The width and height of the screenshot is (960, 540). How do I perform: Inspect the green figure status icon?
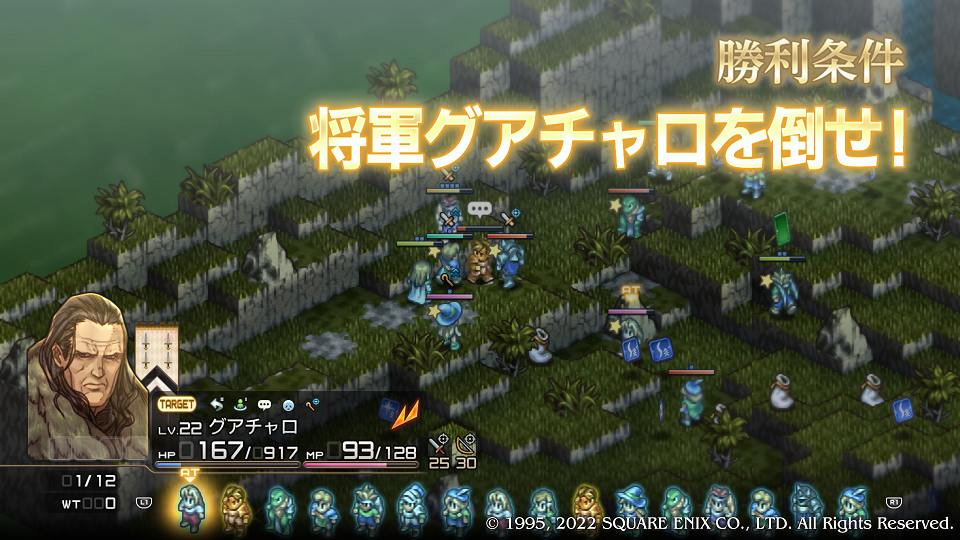tap(240, 404)
